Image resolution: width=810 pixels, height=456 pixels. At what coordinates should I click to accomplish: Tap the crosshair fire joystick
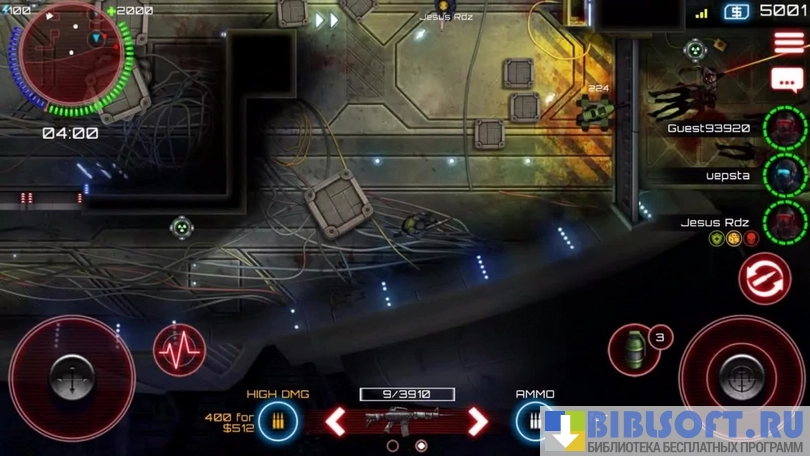click(x=743, y=372)
